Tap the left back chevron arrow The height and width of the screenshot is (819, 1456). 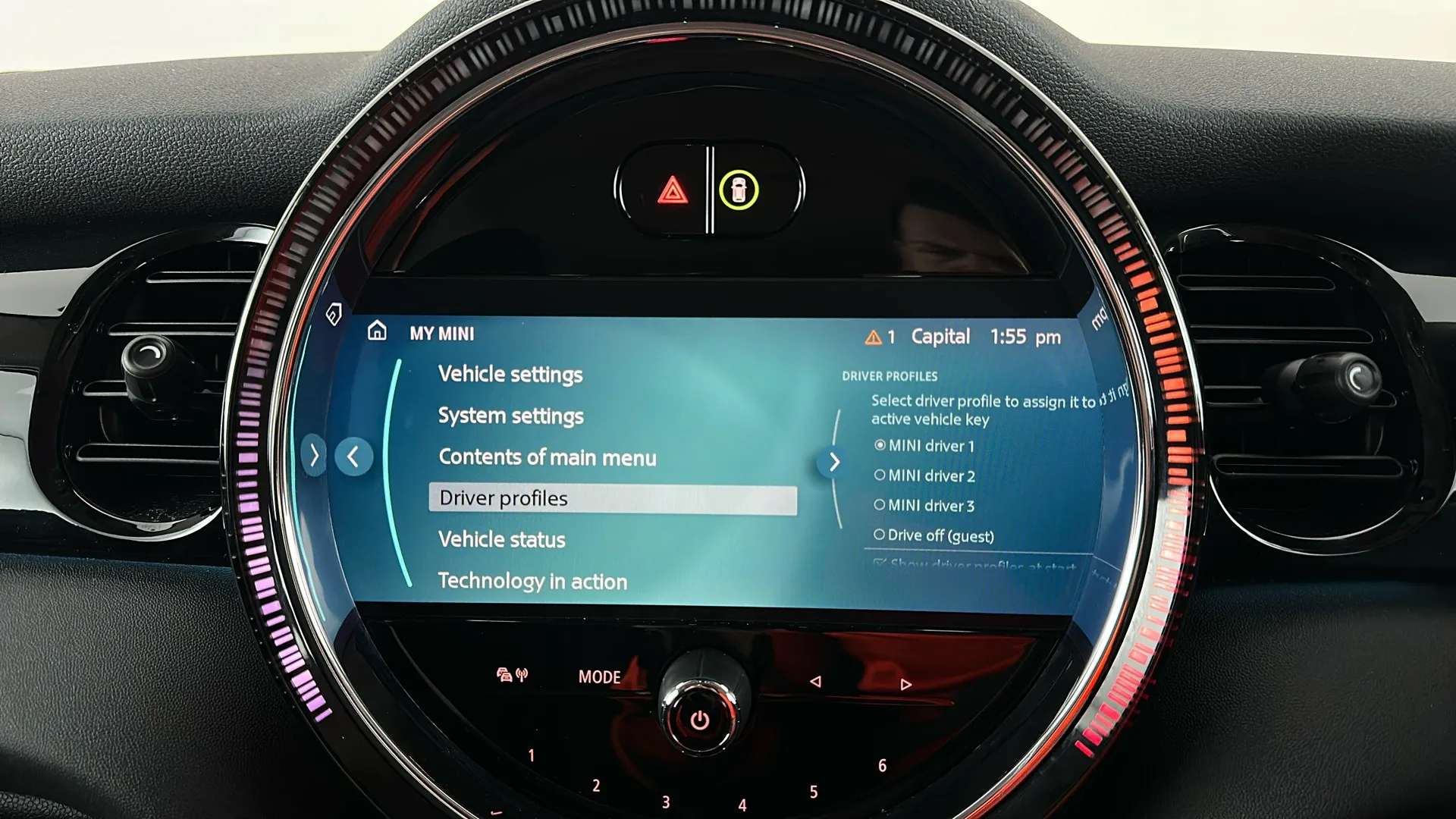pyautogui.click(x=353, y=456)
